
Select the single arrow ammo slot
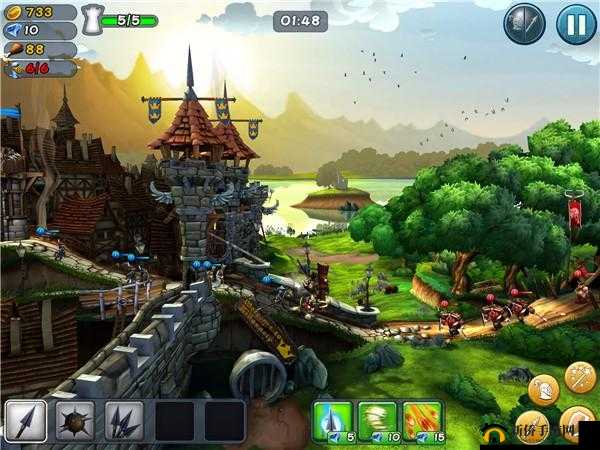[25, 421]
